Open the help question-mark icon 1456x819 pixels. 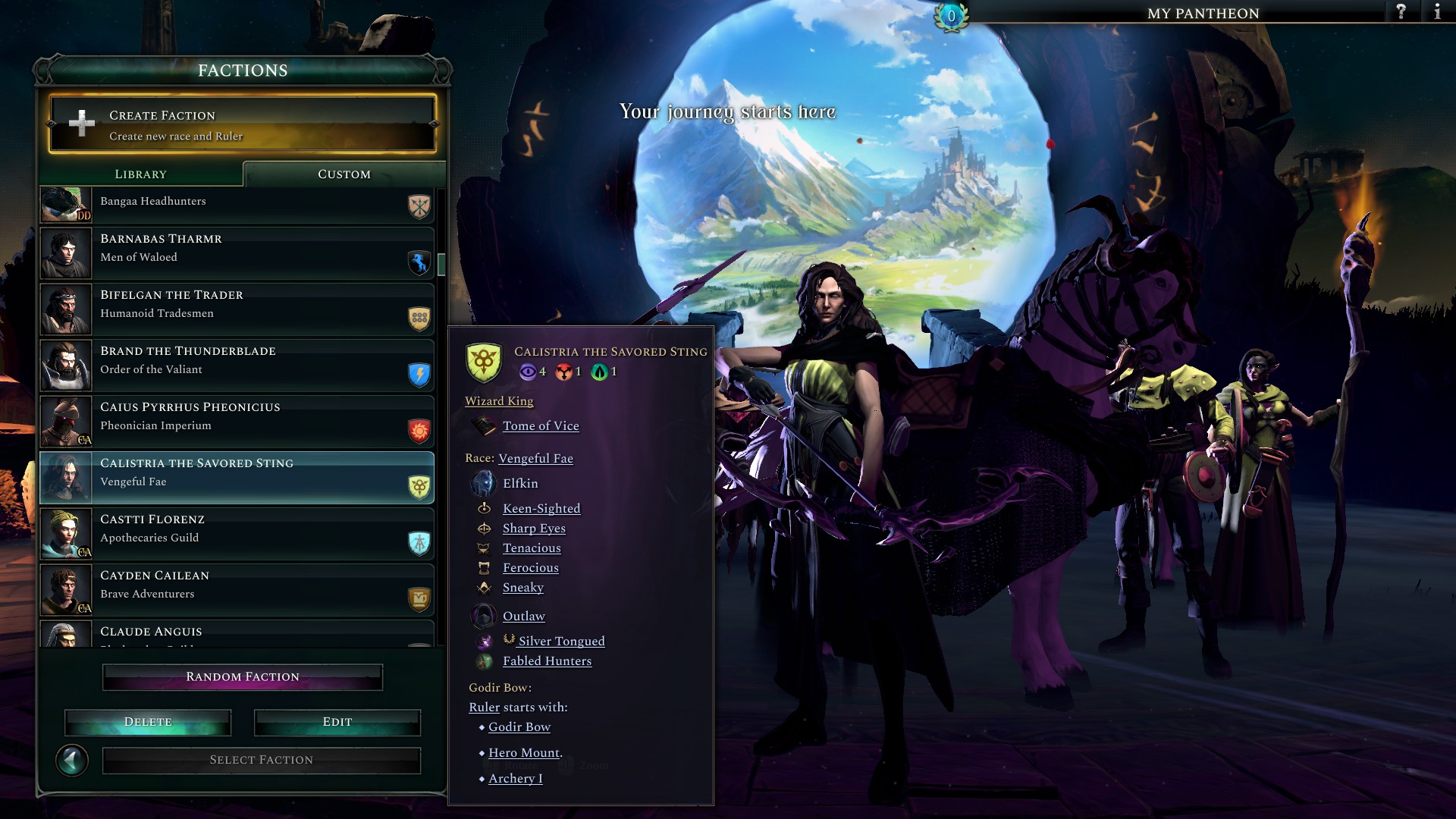pyautogui.click(x=1399, y=12)
